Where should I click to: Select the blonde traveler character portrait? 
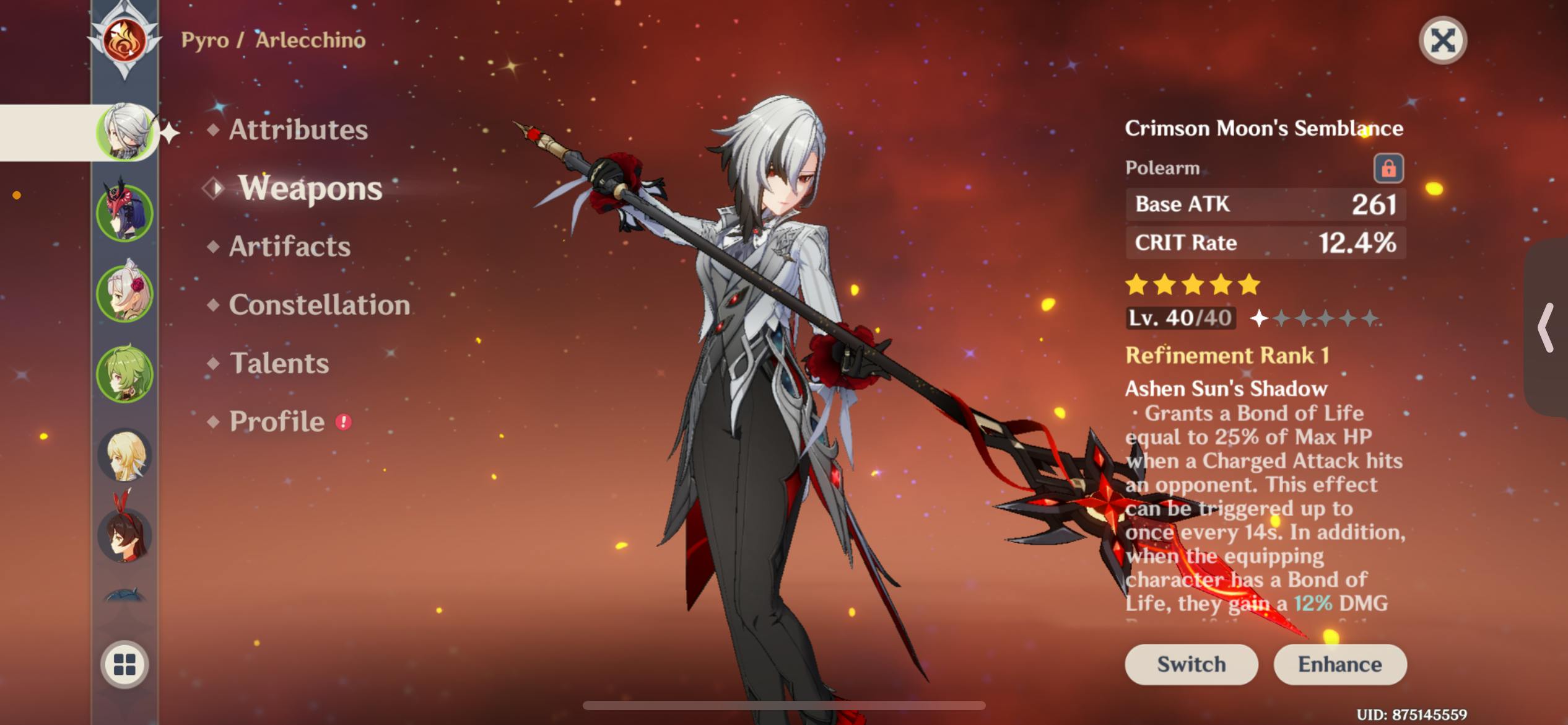point(124,455)
